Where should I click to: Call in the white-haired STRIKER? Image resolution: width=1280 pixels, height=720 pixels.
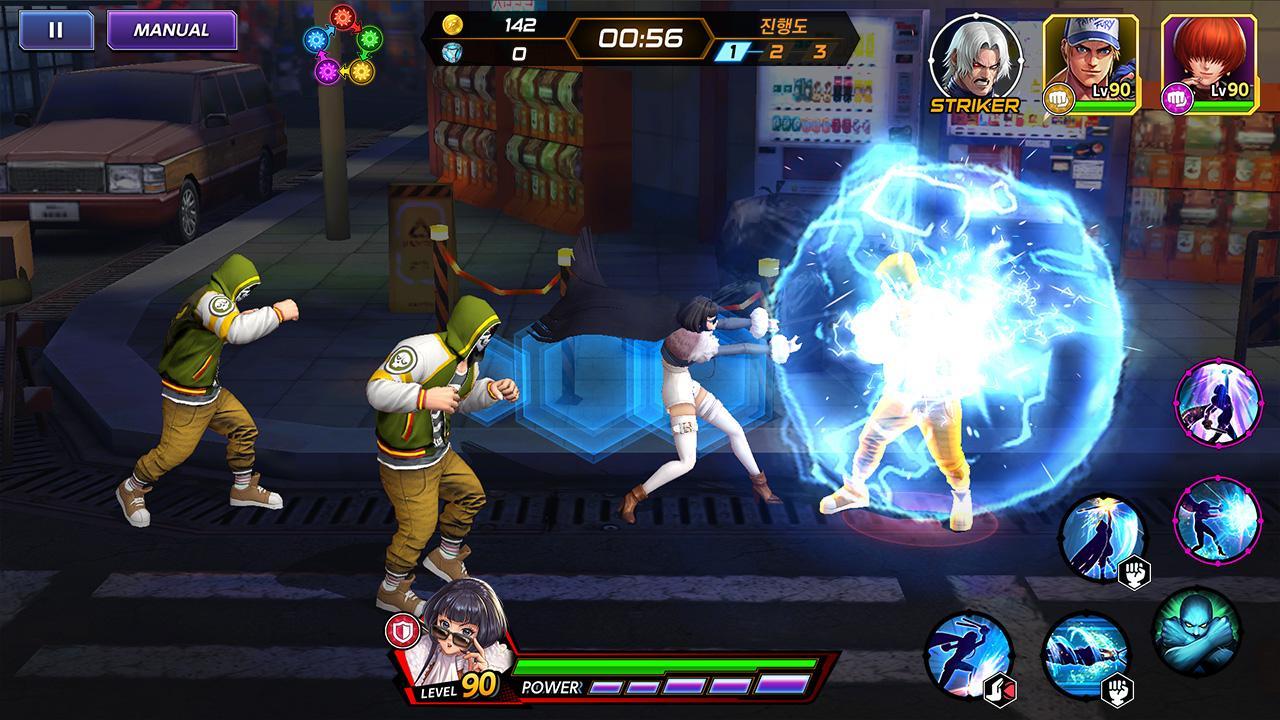975,57
